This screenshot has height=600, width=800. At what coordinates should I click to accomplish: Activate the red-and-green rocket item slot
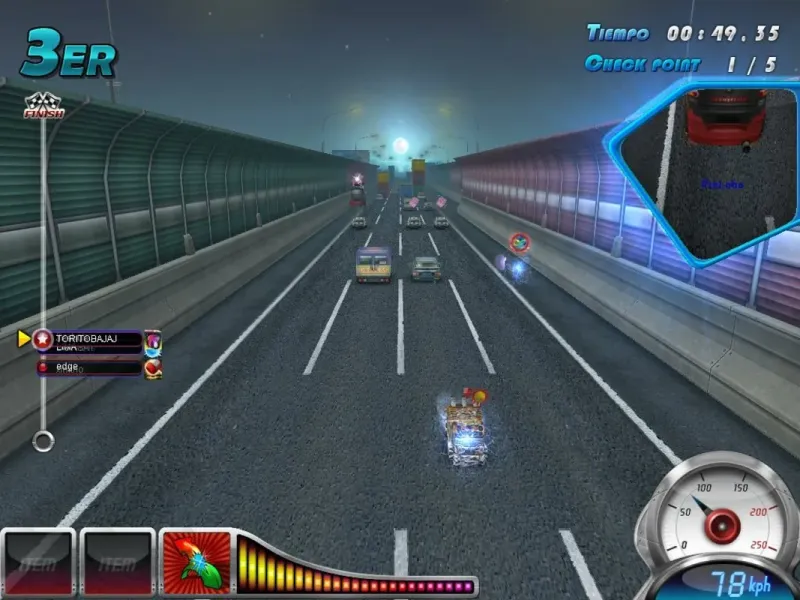tap(196, 562)
